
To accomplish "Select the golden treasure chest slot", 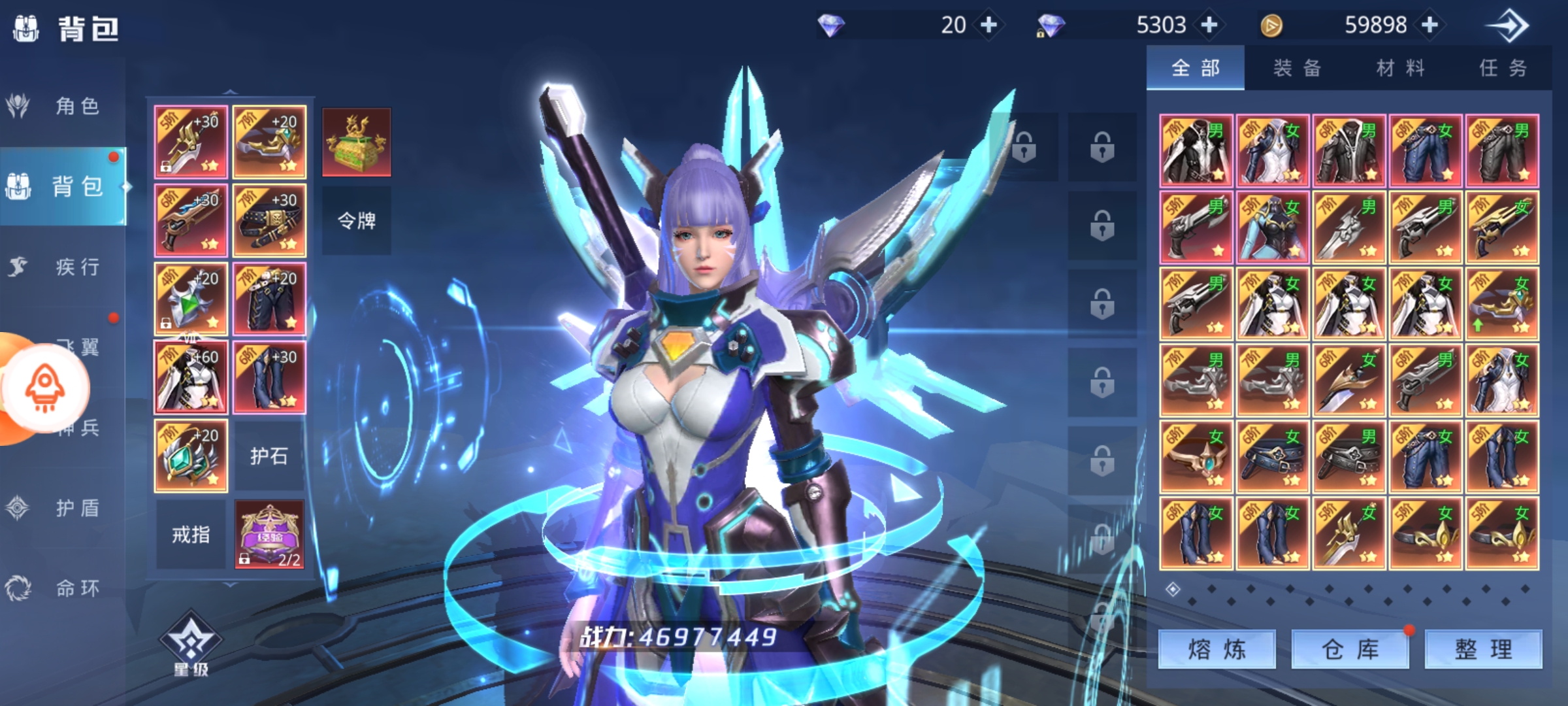I will 356,142.
